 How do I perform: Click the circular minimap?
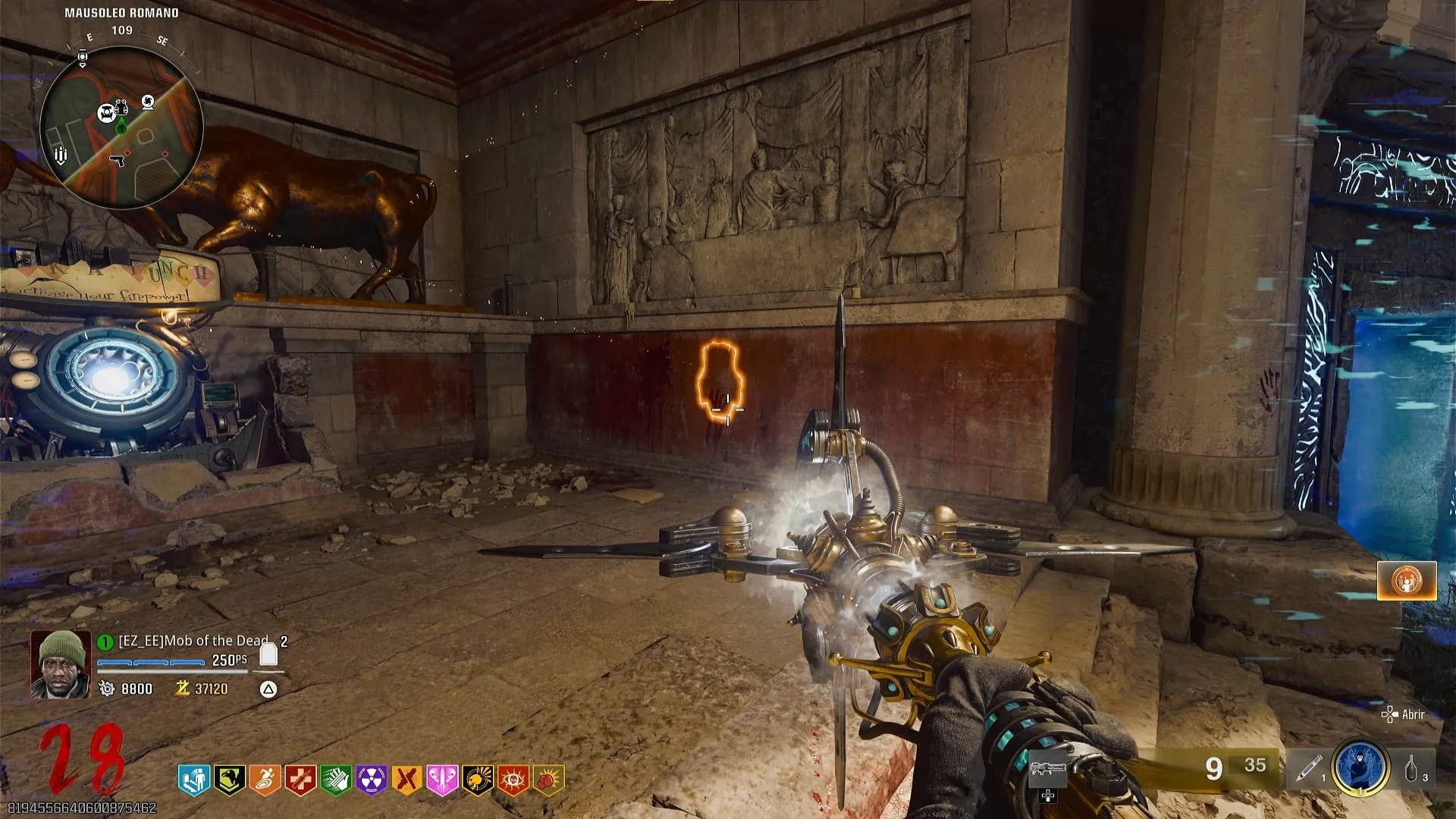click(x=121, y=127)
